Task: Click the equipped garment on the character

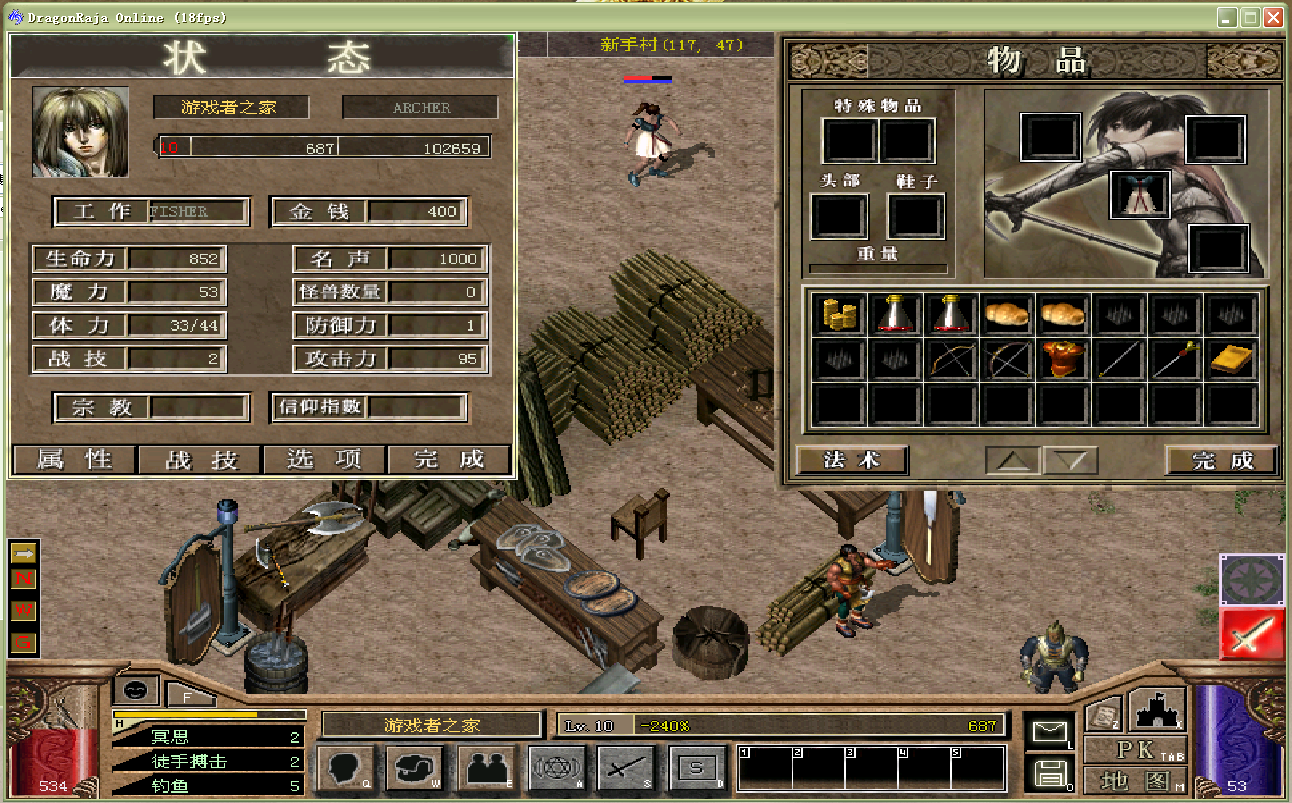Action: click(1139, 194)
